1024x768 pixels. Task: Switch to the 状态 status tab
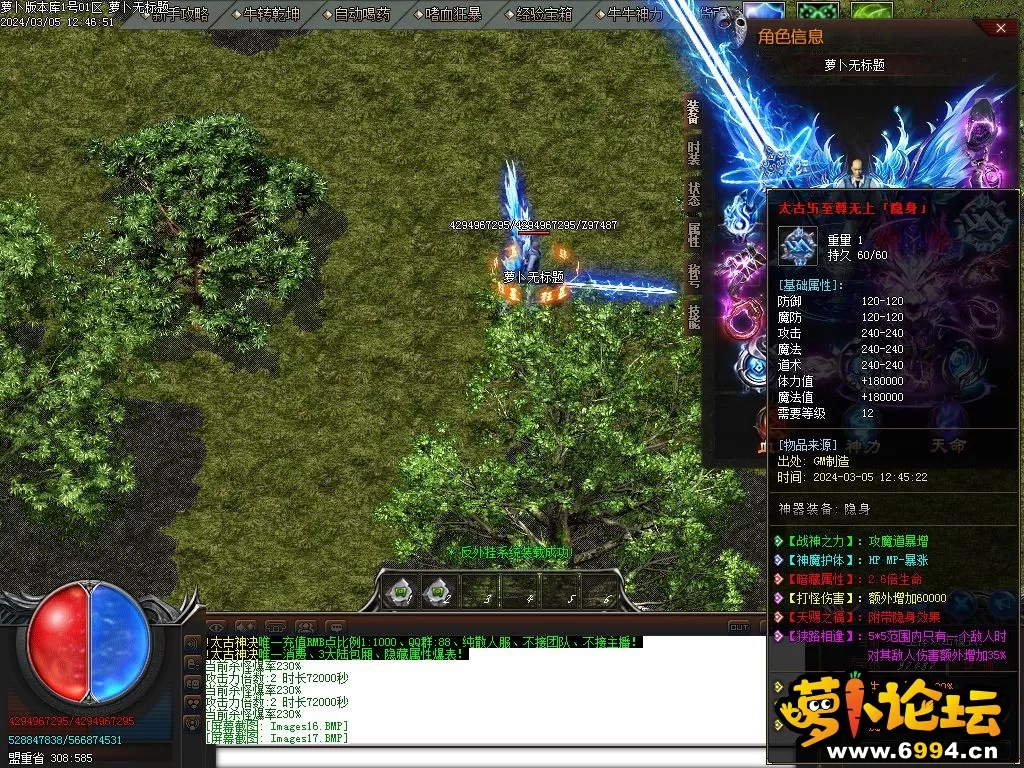[x=692, y=193]
